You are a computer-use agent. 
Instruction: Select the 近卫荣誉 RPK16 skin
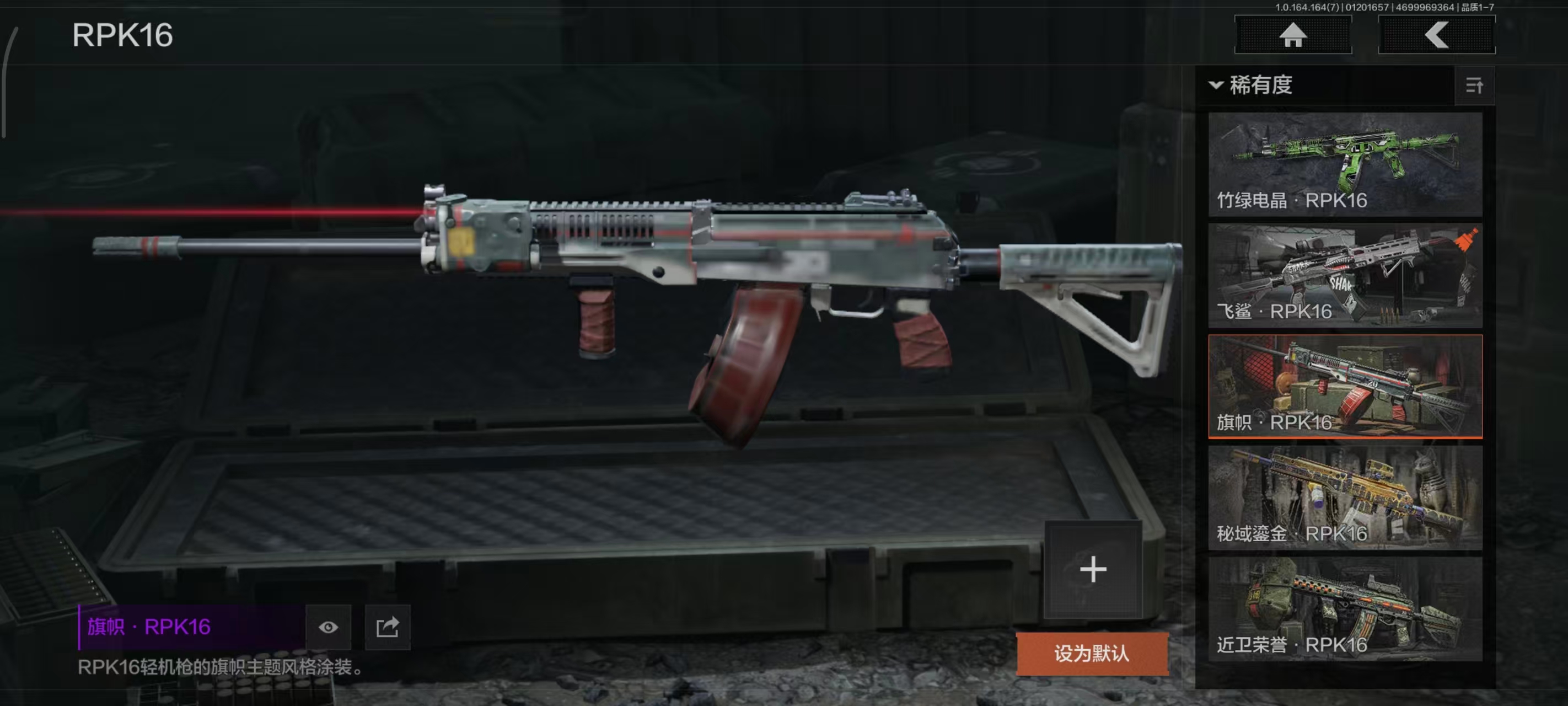(1345, 608)
